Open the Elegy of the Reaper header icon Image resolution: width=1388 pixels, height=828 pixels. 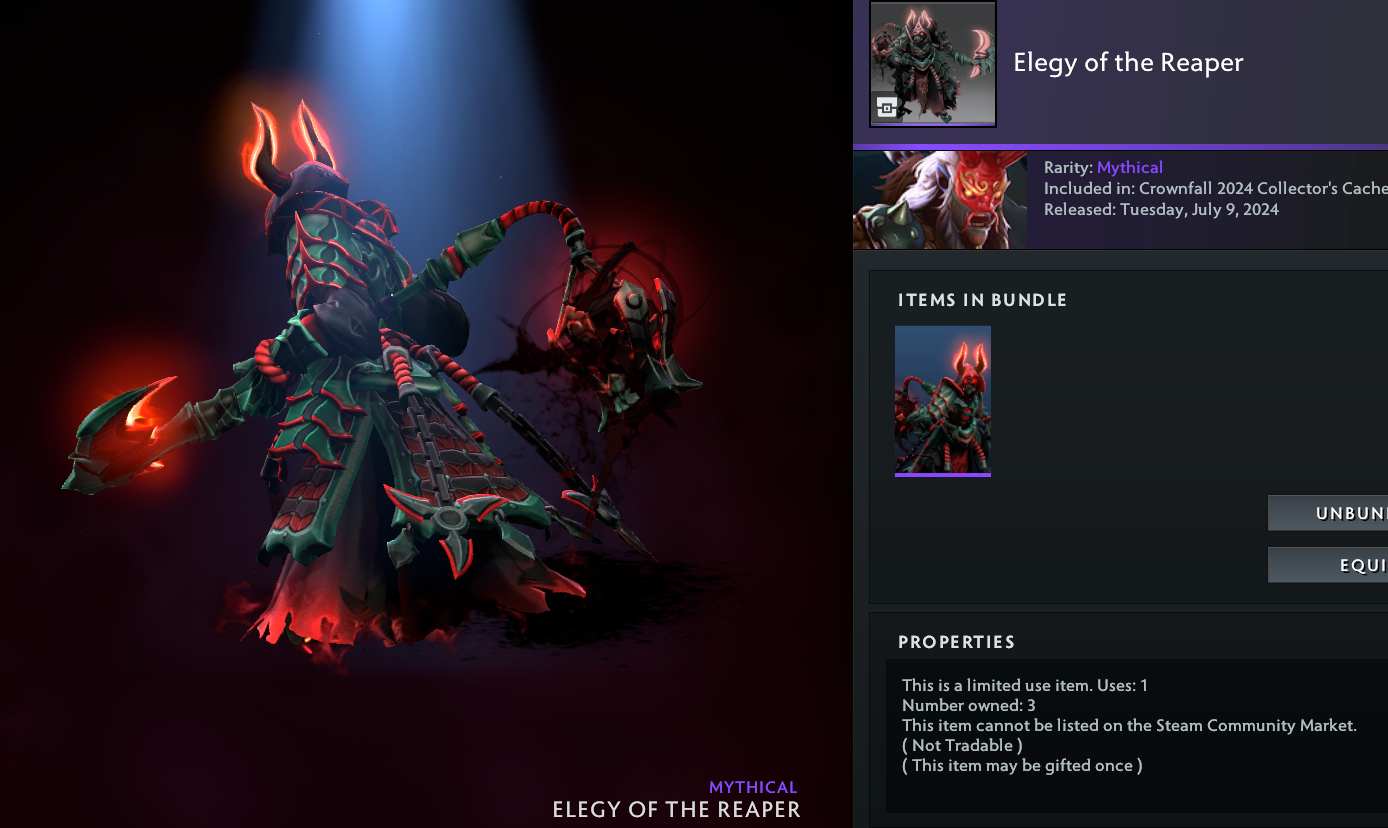pyautogui.click(x=933, y=64)
